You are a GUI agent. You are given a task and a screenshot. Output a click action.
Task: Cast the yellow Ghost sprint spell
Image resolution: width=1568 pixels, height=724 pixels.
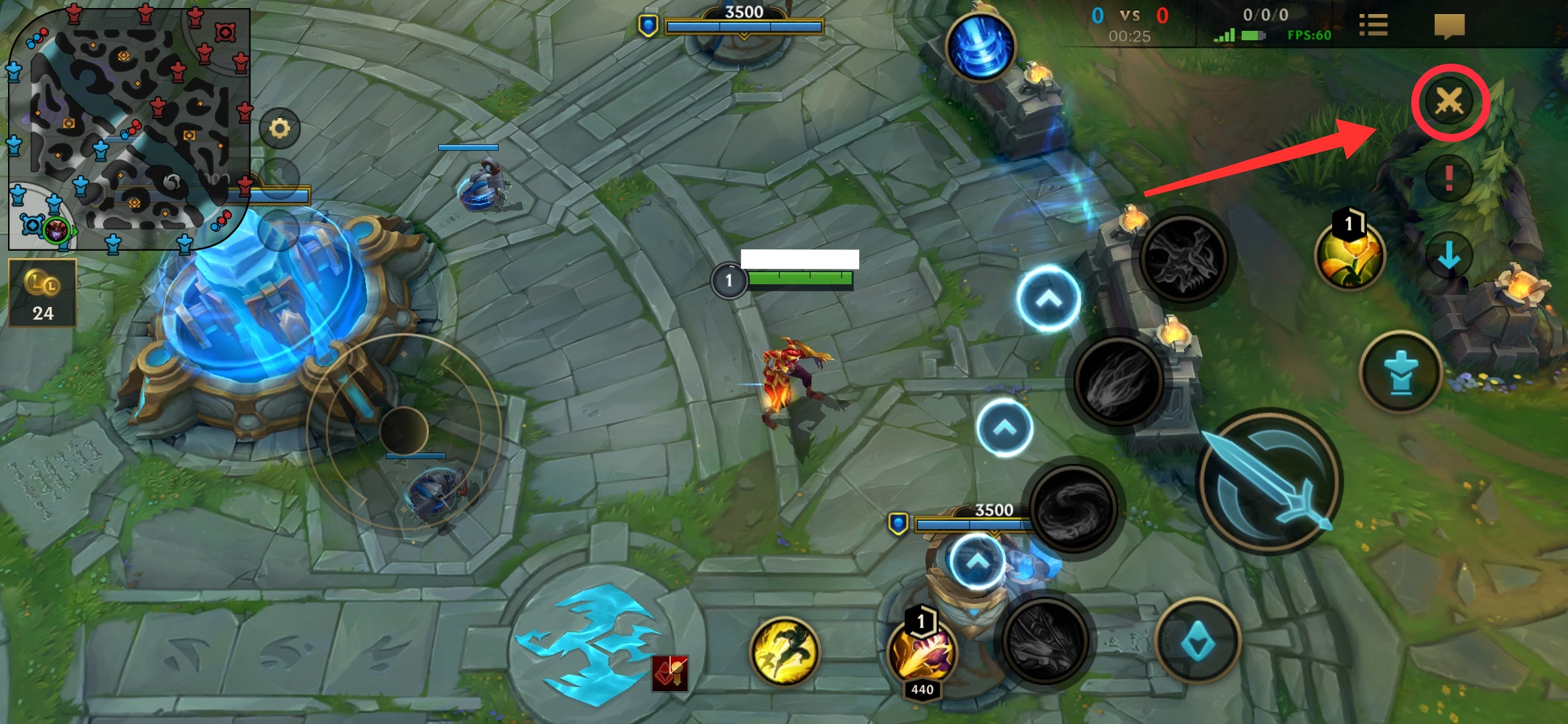point(785,650)
